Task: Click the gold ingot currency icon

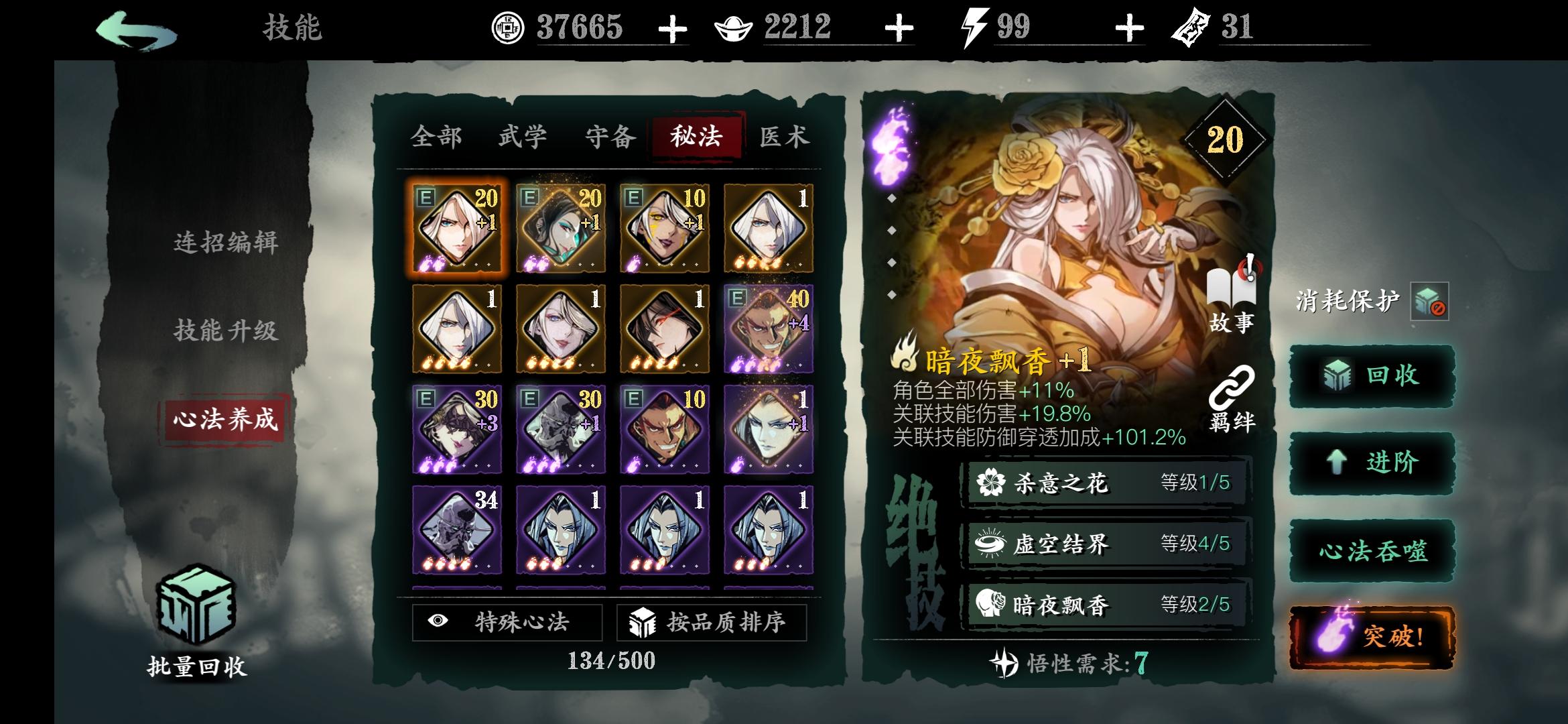Action: tap(732, 28)
